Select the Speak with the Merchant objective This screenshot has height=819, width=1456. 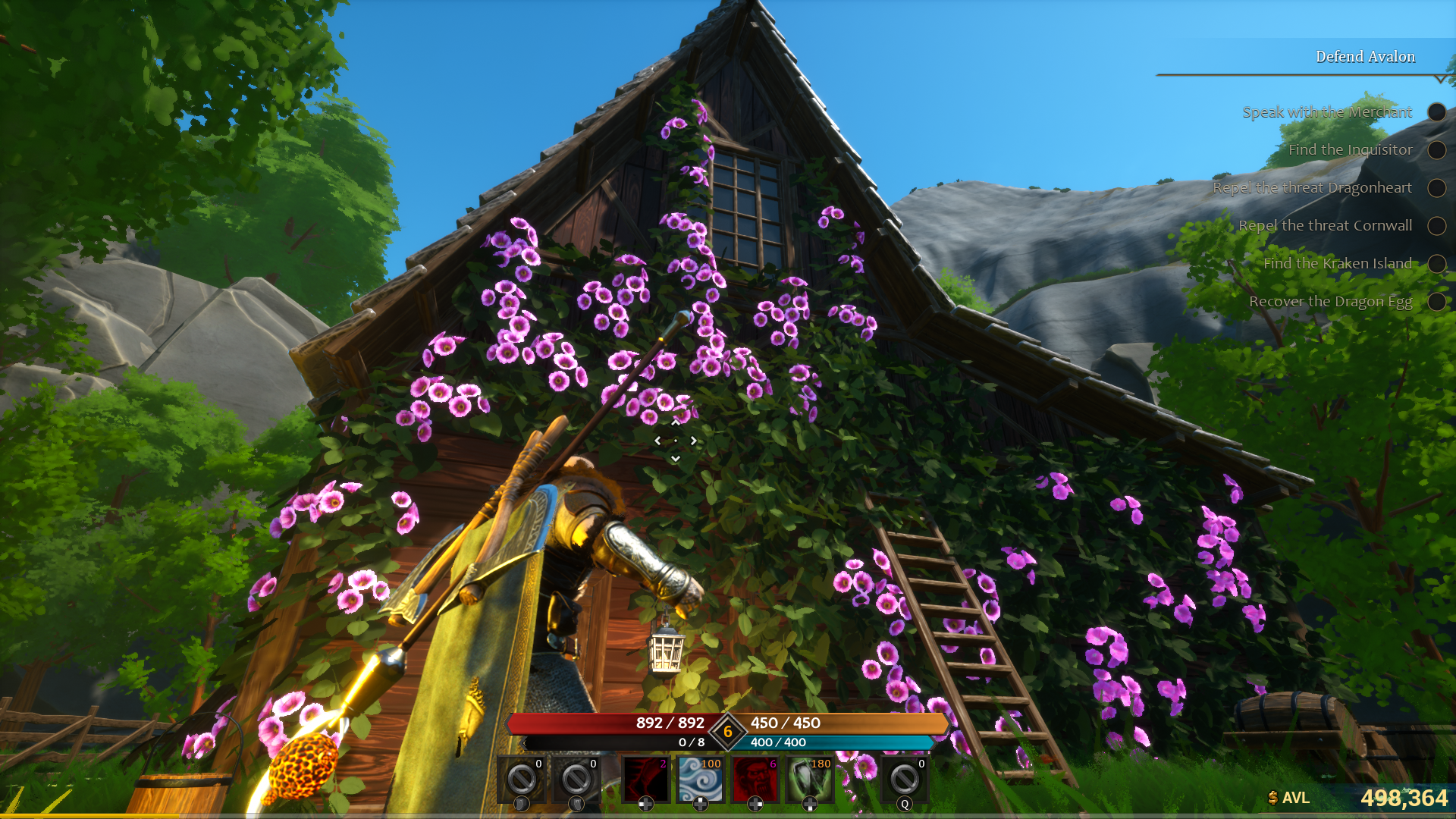click(x=1326, y=112)
